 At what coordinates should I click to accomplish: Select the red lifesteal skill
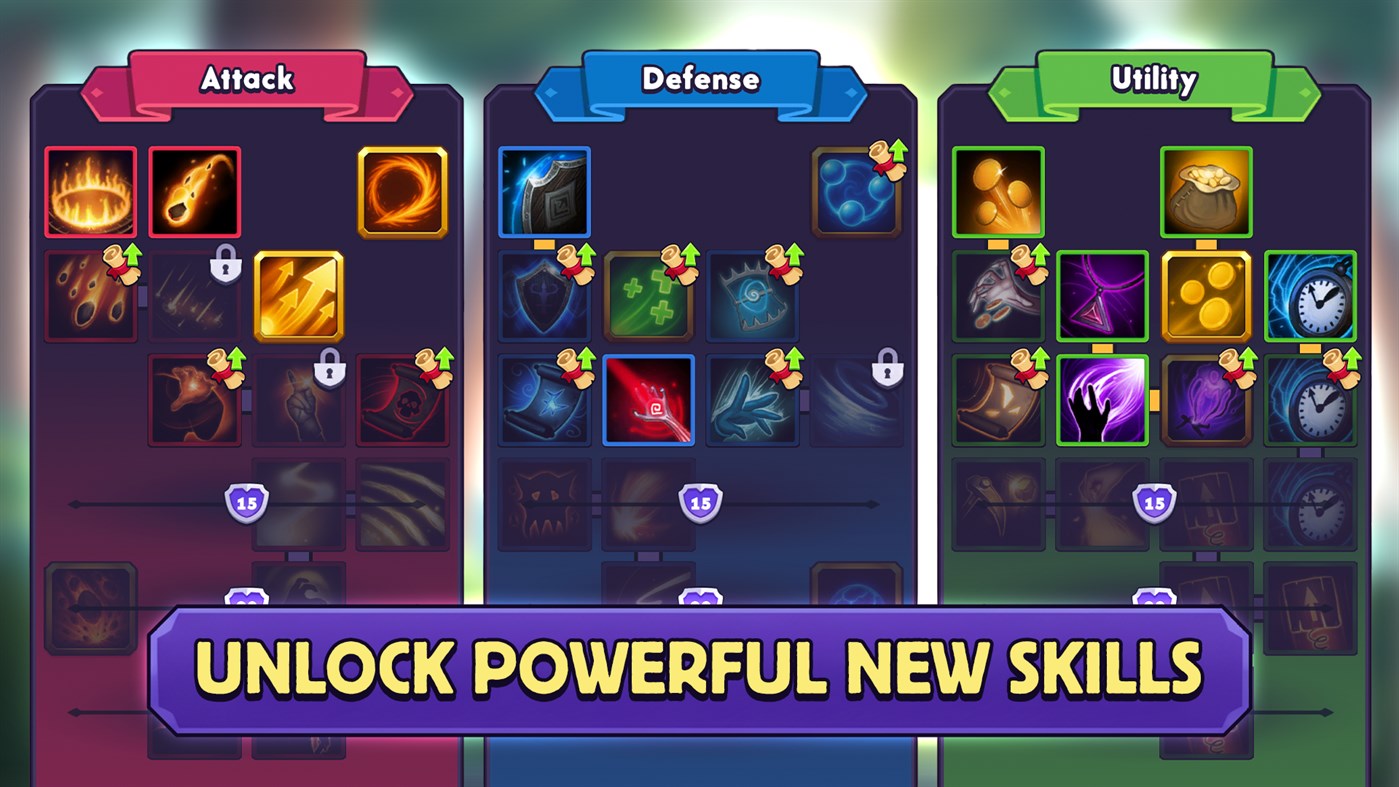coord(649,400)
